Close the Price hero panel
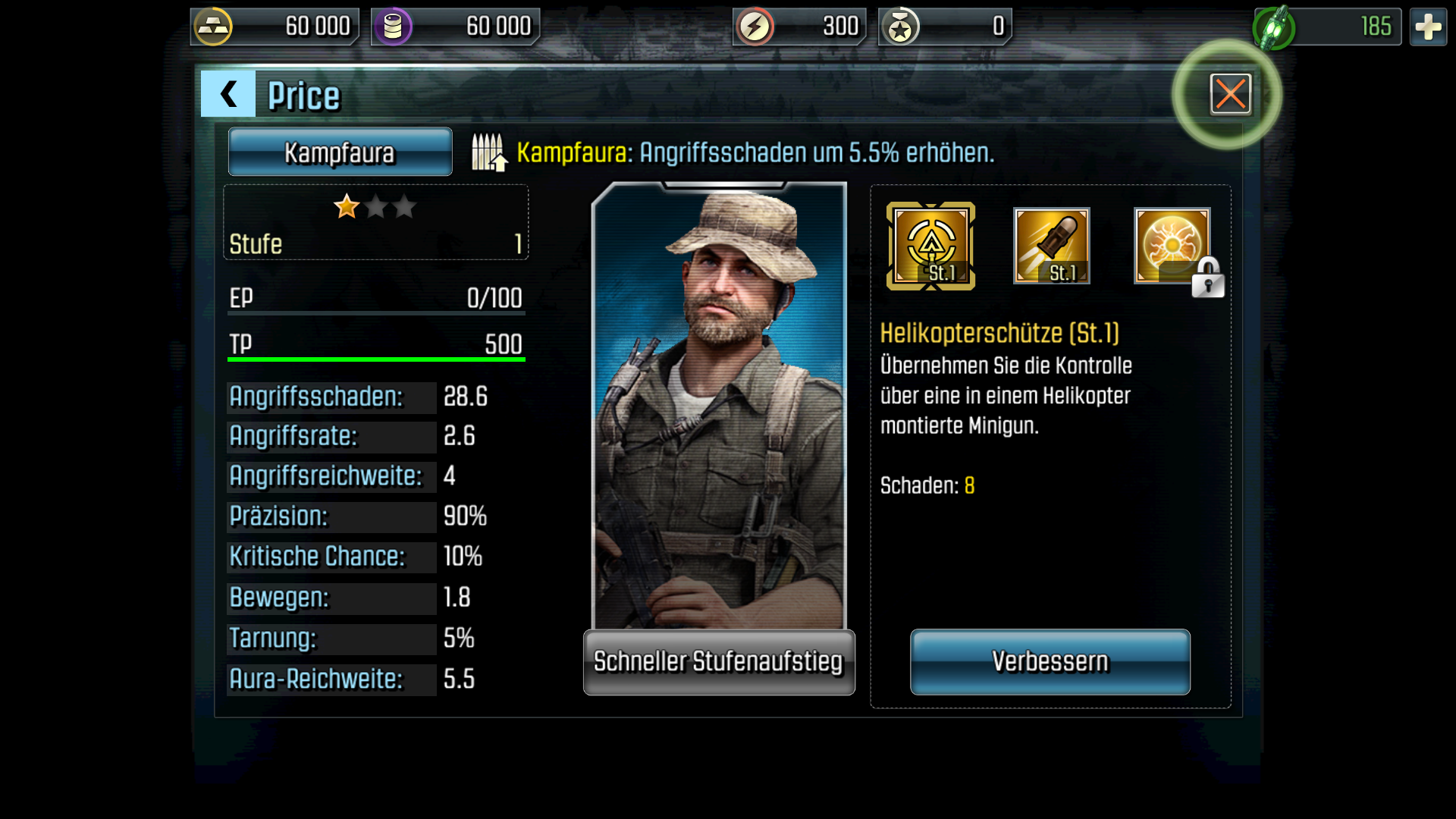The image size is (1456, 819). [1230, 94]
